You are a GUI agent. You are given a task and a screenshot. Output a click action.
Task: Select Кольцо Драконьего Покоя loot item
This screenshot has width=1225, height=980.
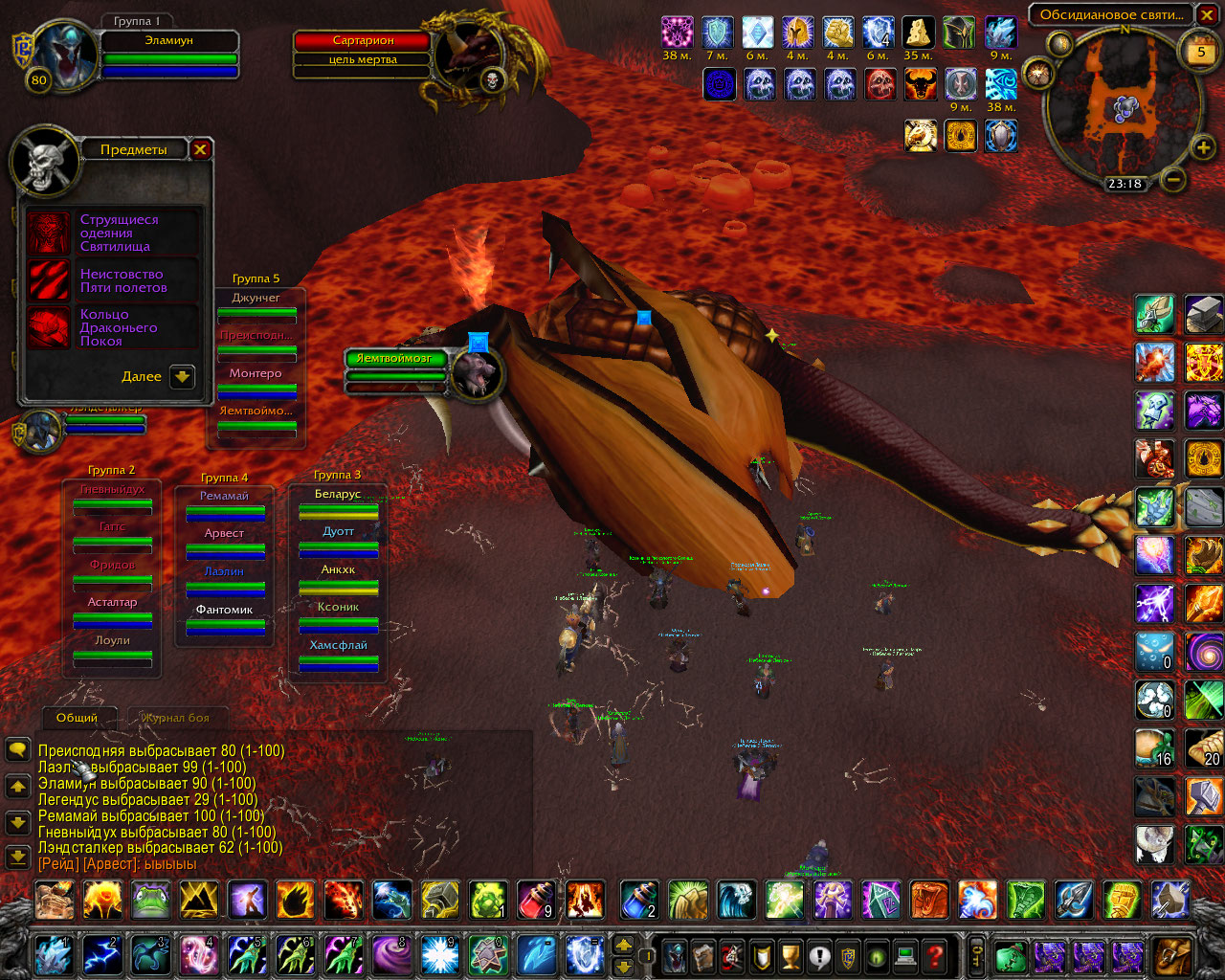[49, 327]
